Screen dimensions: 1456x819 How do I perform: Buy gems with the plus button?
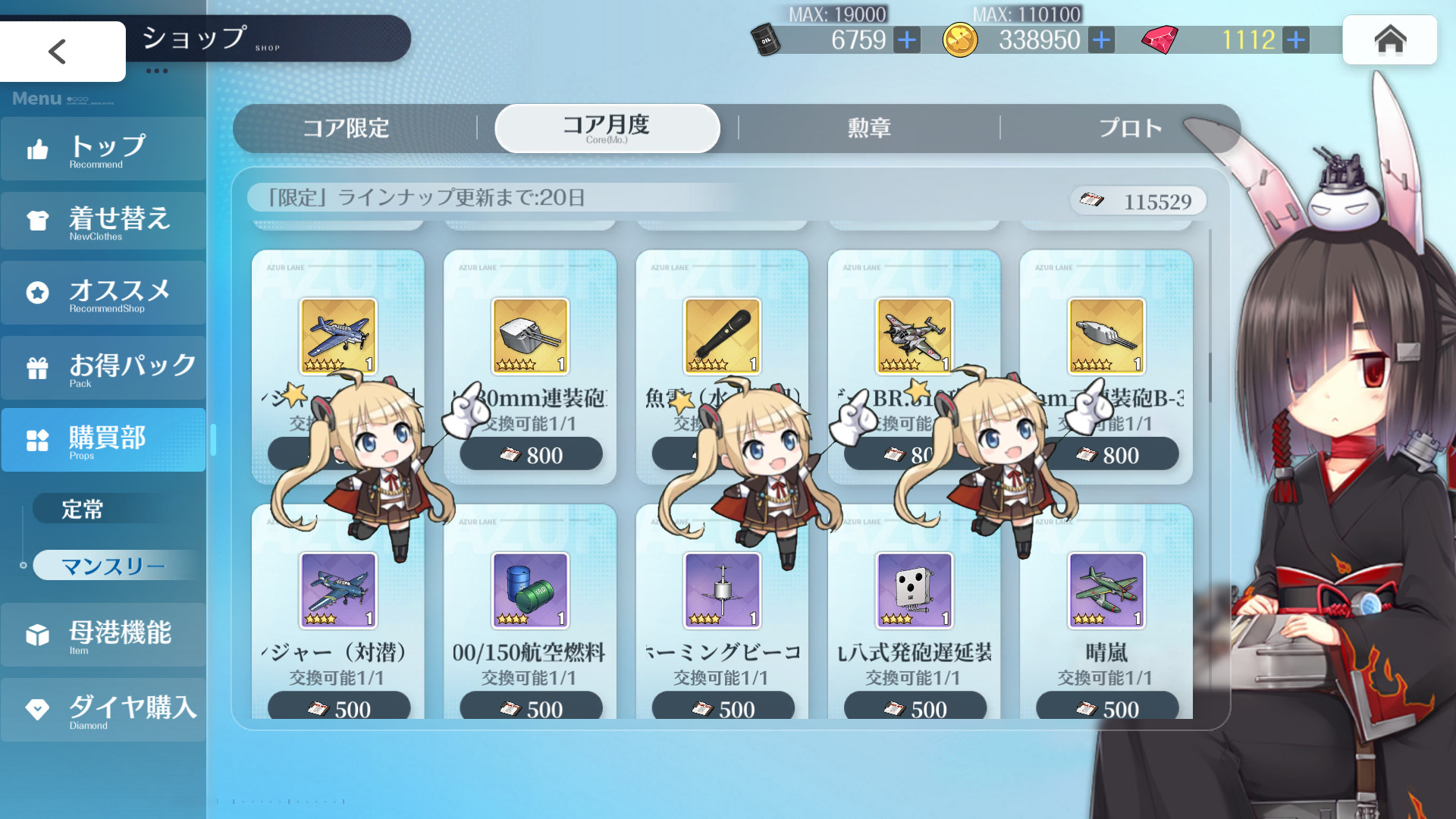tap(1296, 39)
